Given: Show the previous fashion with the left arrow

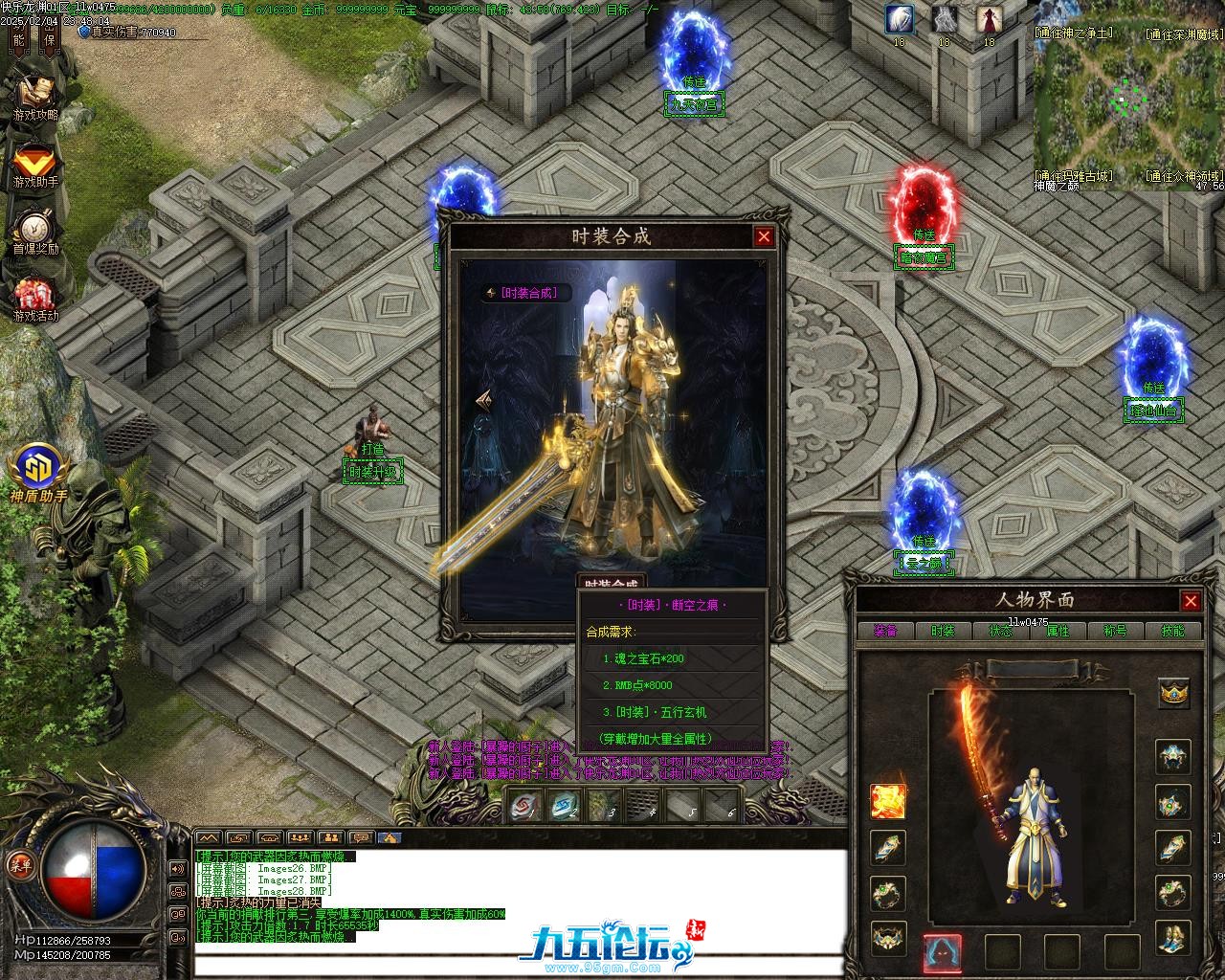Looking at the screenshot, I should coord(484,402).
